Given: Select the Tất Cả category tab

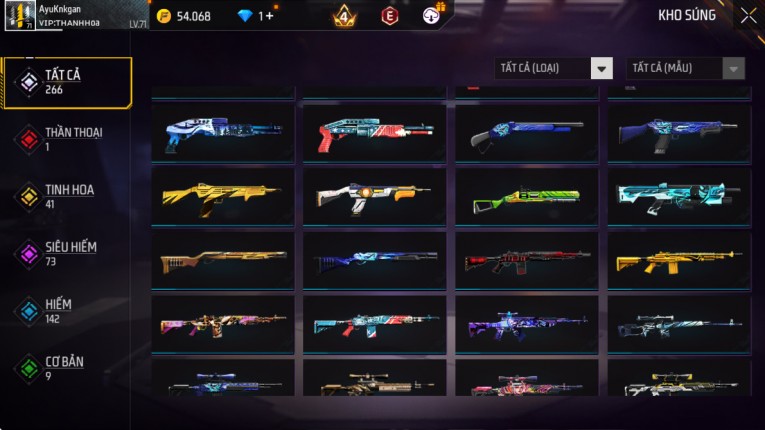Looking at the screenshot, I should click(67, 82).
